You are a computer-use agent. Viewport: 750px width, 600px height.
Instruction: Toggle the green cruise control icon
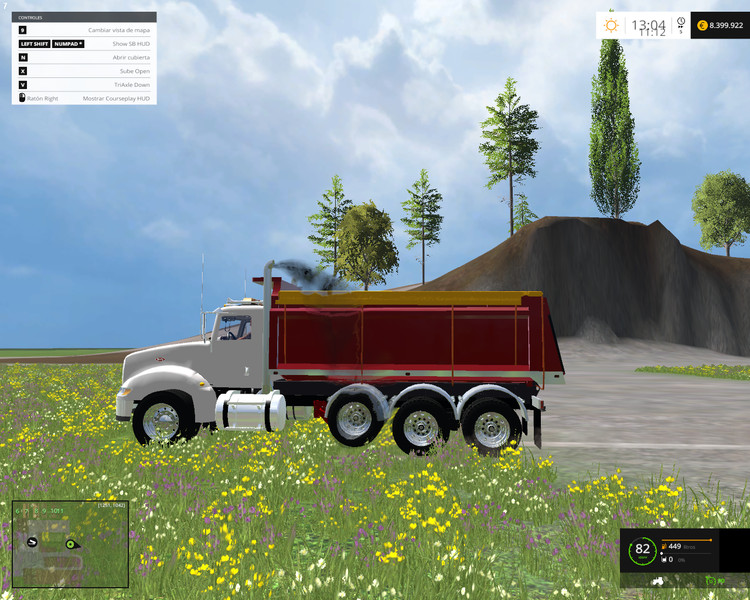click(713, 580)
